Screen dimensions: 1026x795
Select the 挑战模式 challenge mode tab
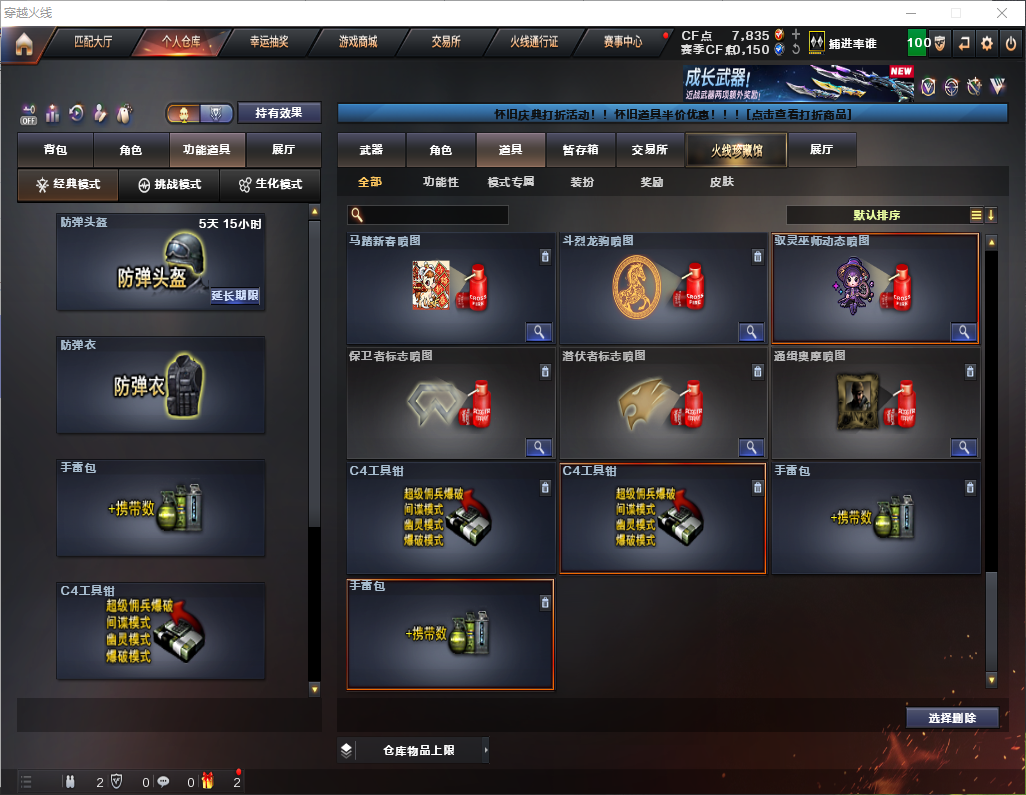169,185
